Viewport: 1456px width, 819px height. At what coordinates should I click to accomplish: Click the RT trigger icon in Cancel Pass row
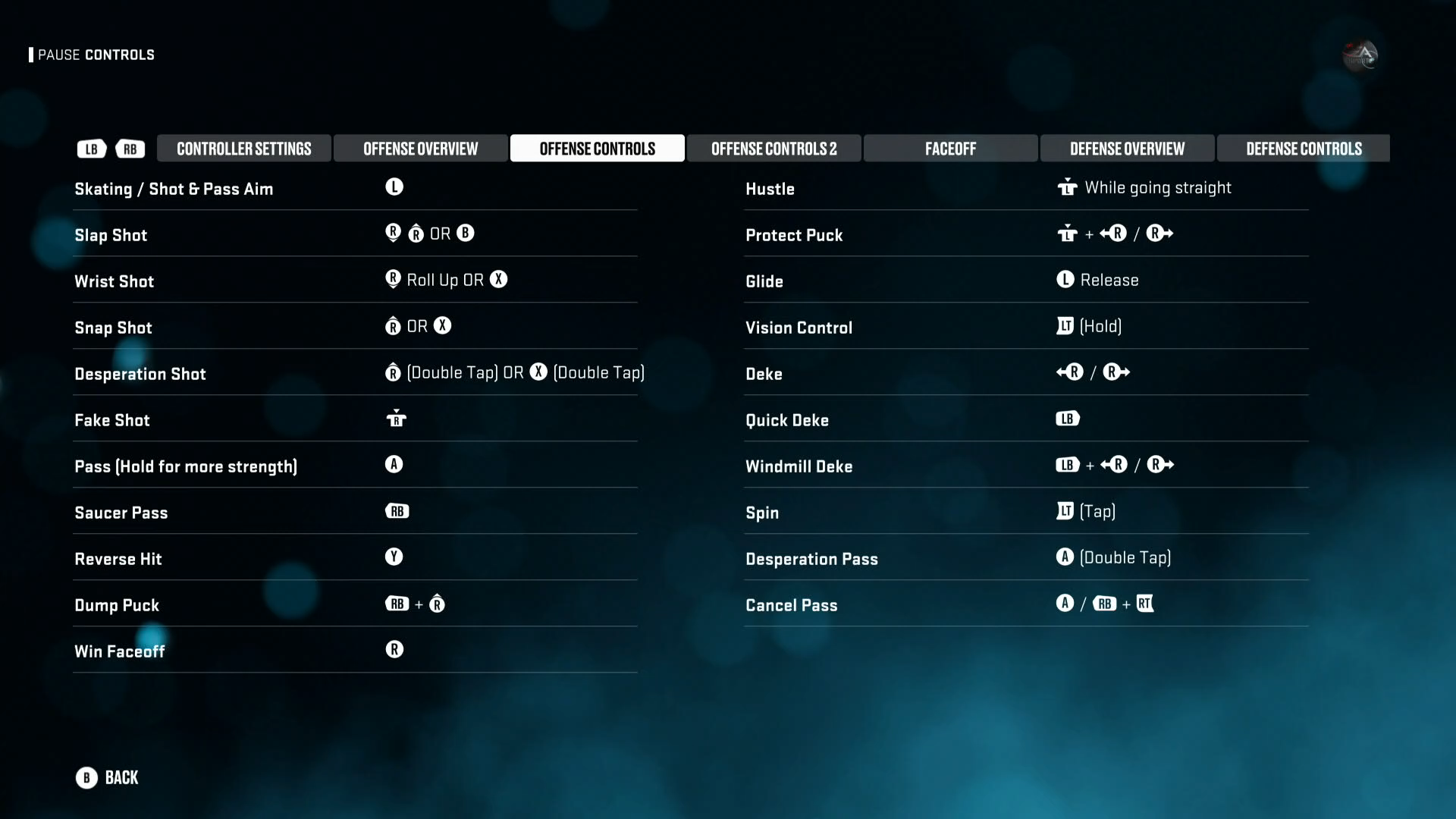(1146, 604)
